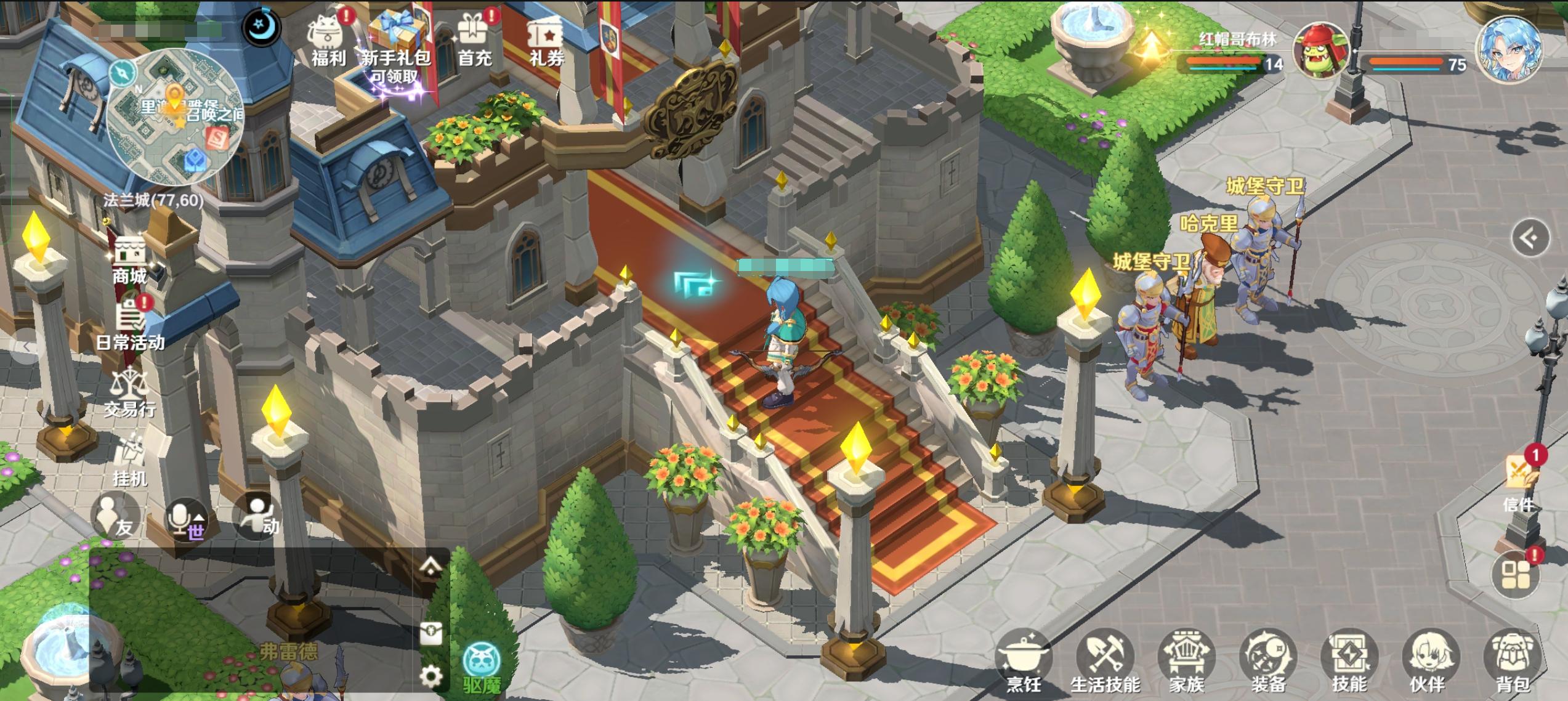Image resolution: width=1568 pixels, height=701 pixels.
Task: Open chat settings gear icon
Action: (x=430, y=676)
